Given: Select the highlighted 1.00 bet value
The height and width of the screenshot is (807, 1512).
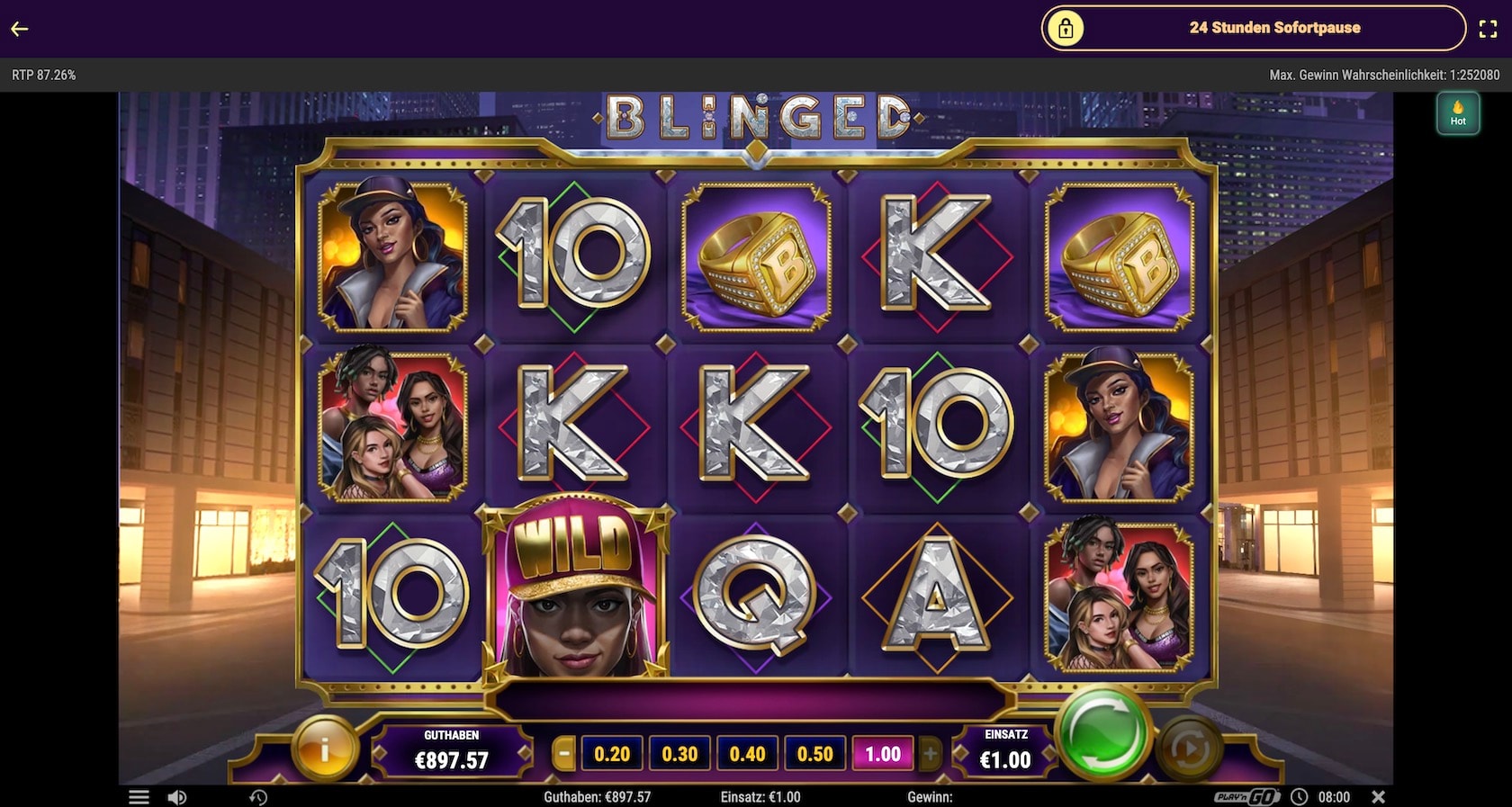Looking at the screenshot, I should (x=883, y=753).
